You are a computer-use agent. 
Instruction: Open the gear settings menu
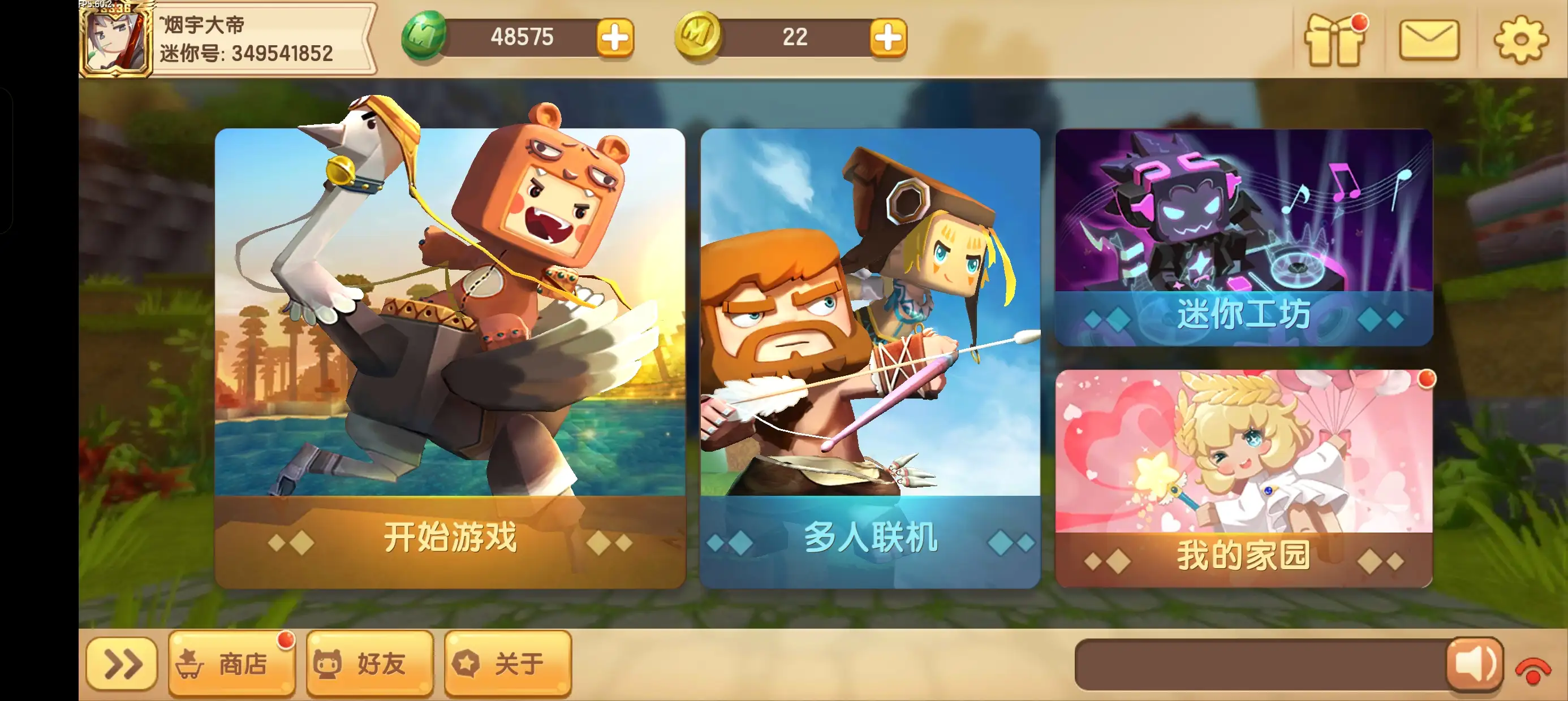pyautogui.click(x=1520, y=40)
